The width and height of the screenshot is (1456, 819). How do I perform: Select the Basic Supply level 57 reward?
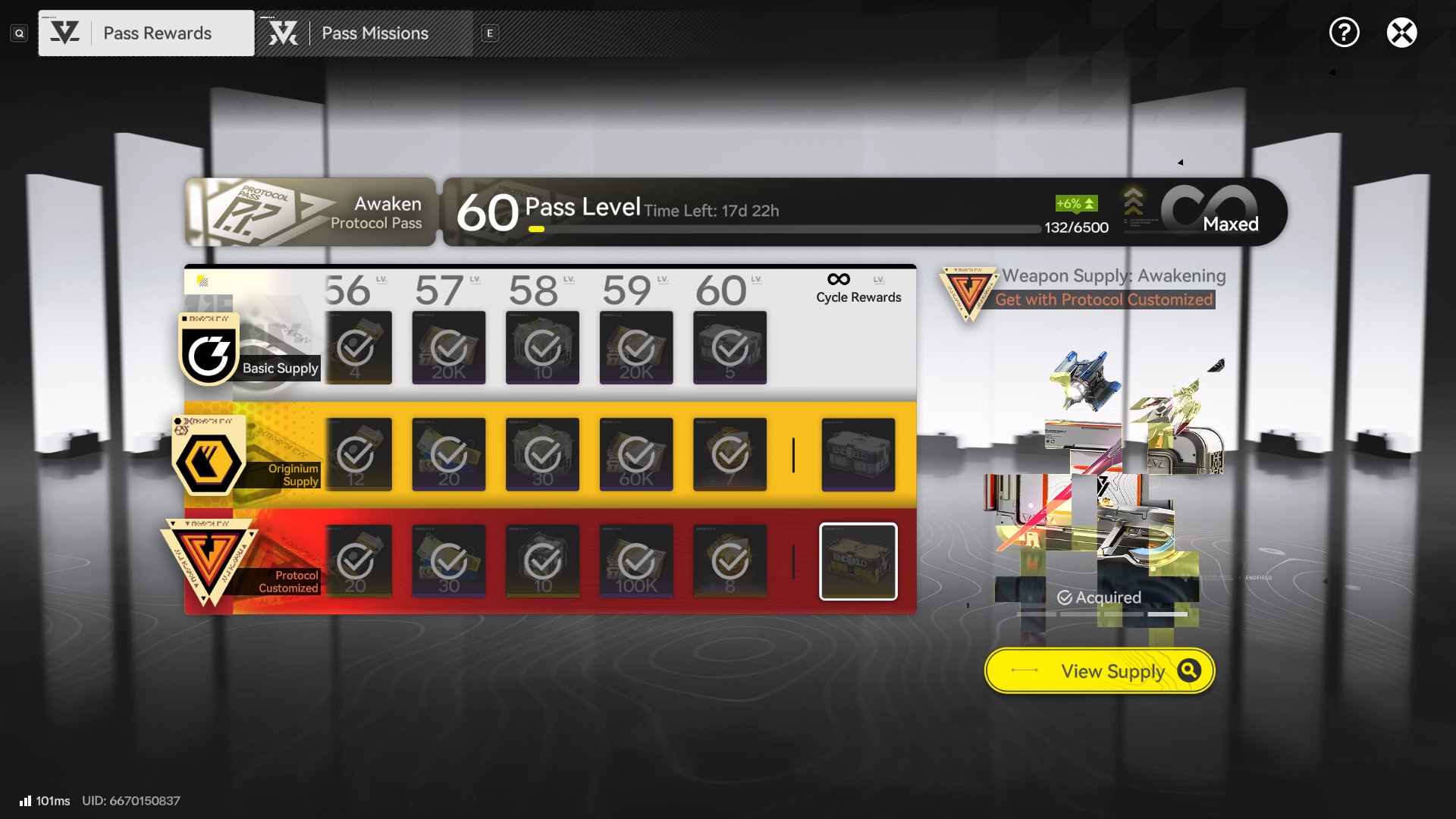[x=449, y=348]
